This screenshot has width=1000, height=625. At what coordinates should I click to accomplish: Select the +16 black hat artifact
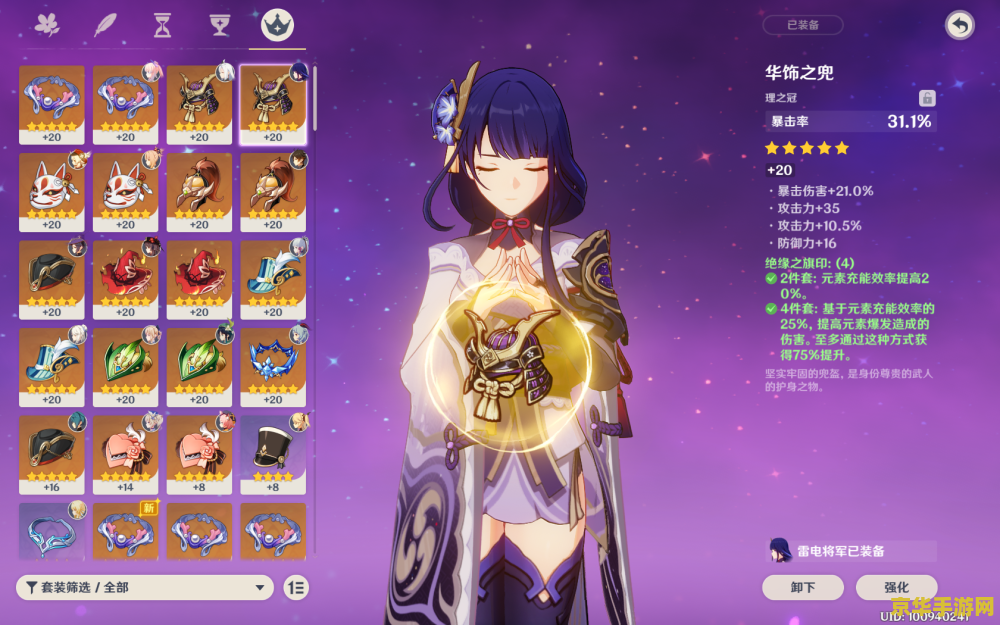52,452
